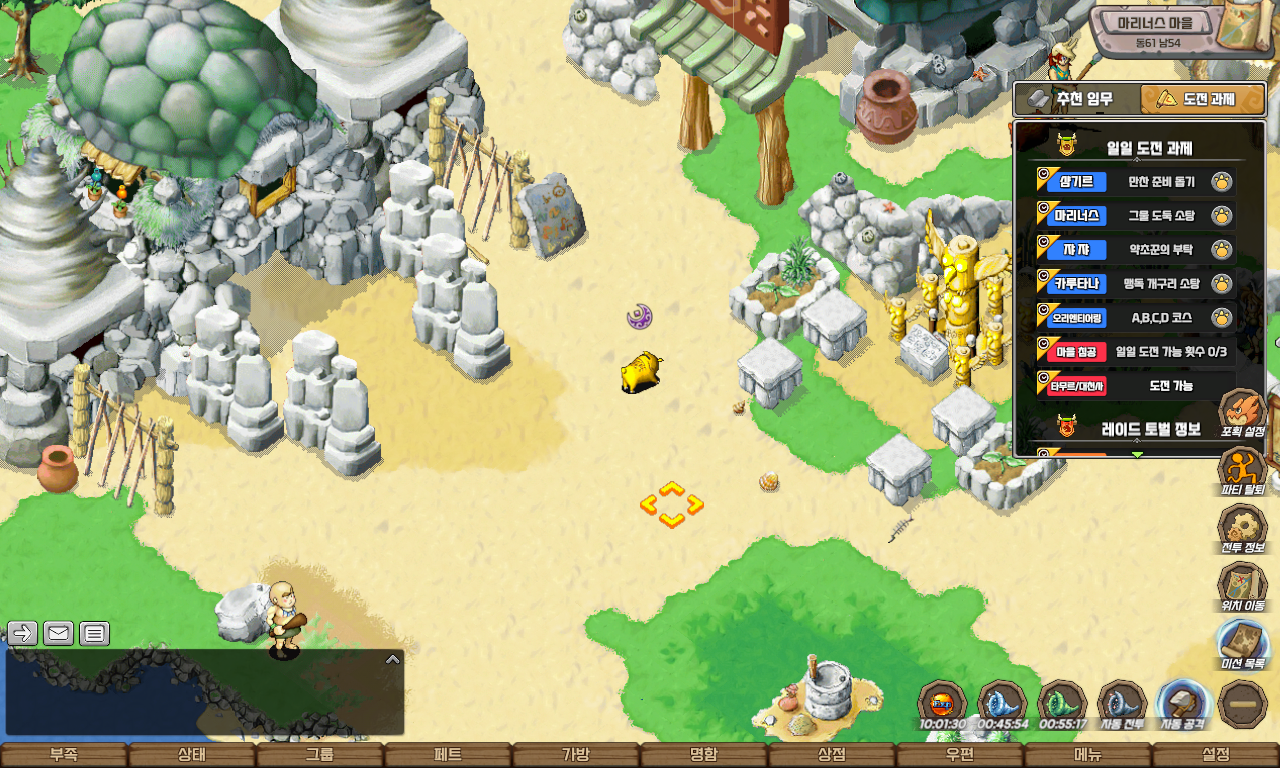The width and height of the screenshot is (1280, 768).
Task: Open the 가방 (bag) menu
Action: [576, 755]
